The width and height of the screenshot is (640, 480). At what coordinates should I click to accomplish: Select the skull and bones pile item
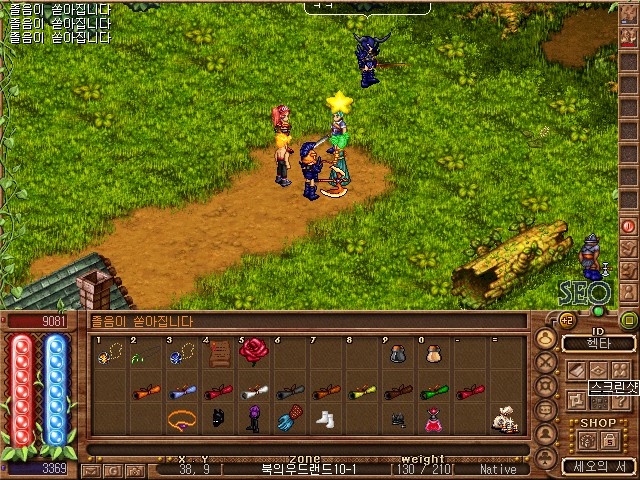coord(503,420)
